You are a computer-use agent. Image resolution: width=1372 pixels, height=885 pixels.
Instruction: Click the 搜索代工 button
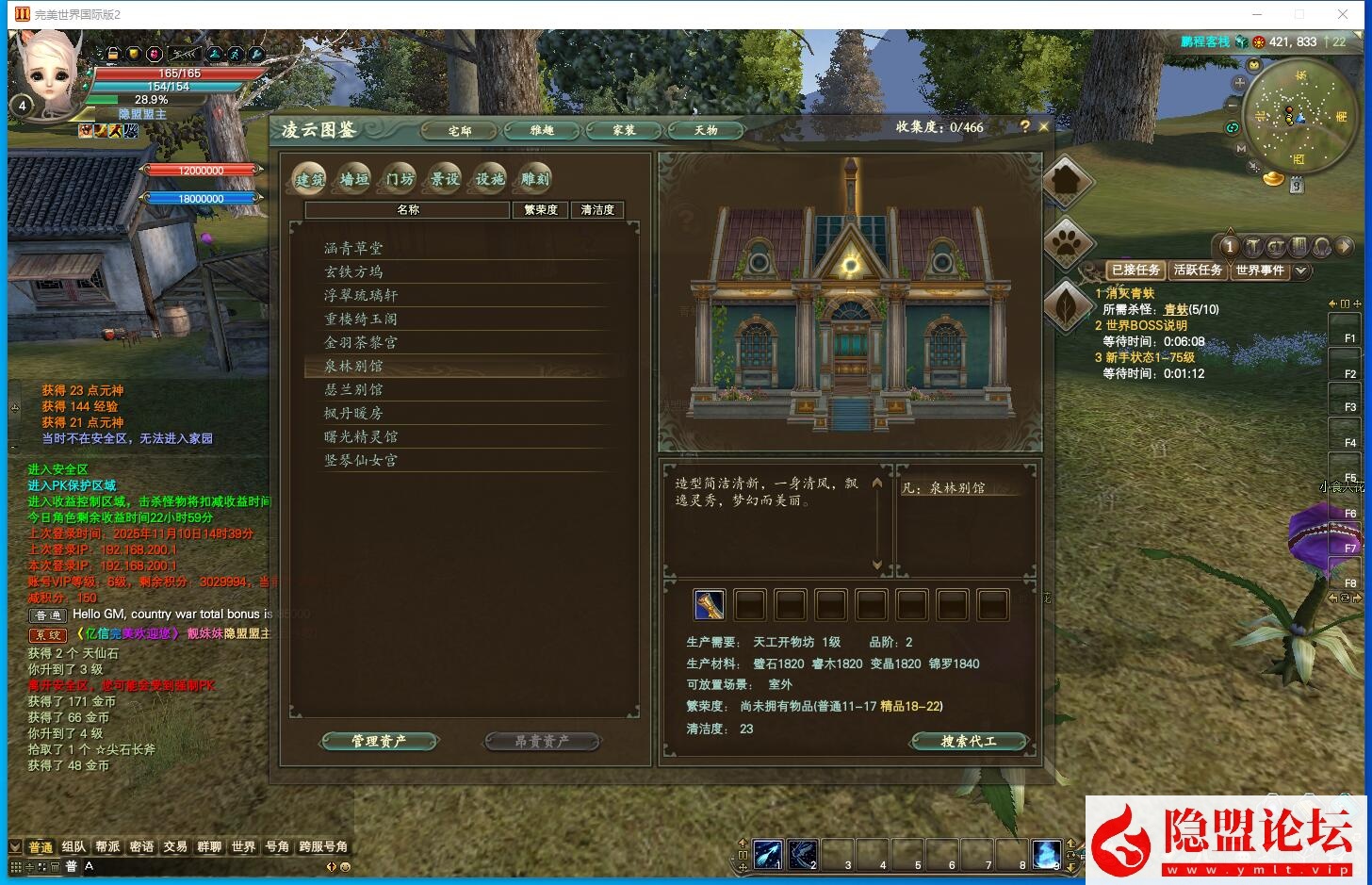coord(969,742)
